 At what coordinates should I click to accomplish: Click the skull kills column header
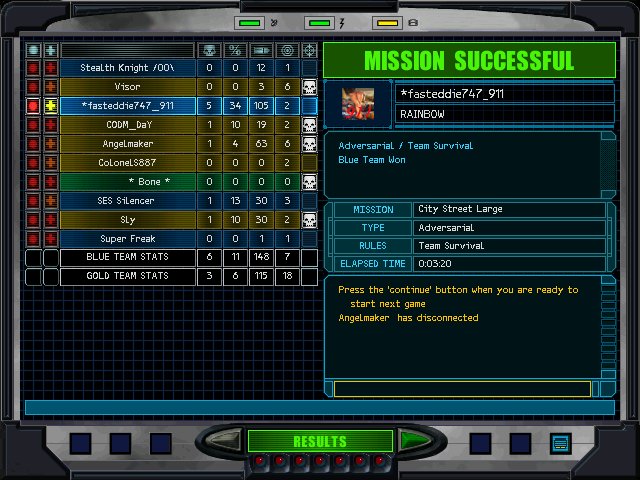[x=209, y=50]
